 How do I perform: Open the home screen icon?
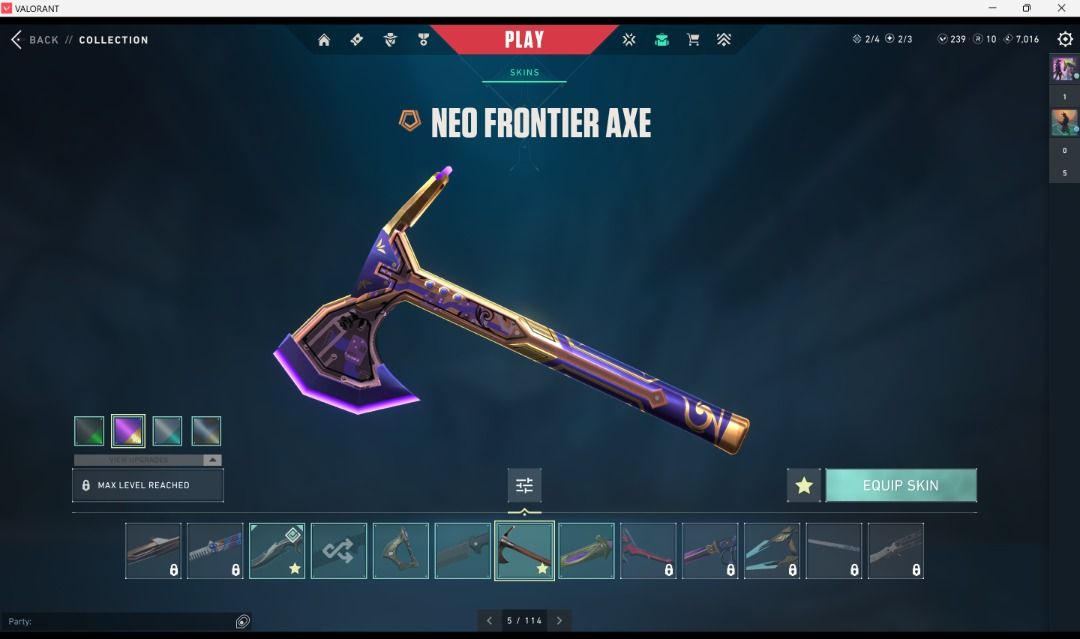pos(324,40)
